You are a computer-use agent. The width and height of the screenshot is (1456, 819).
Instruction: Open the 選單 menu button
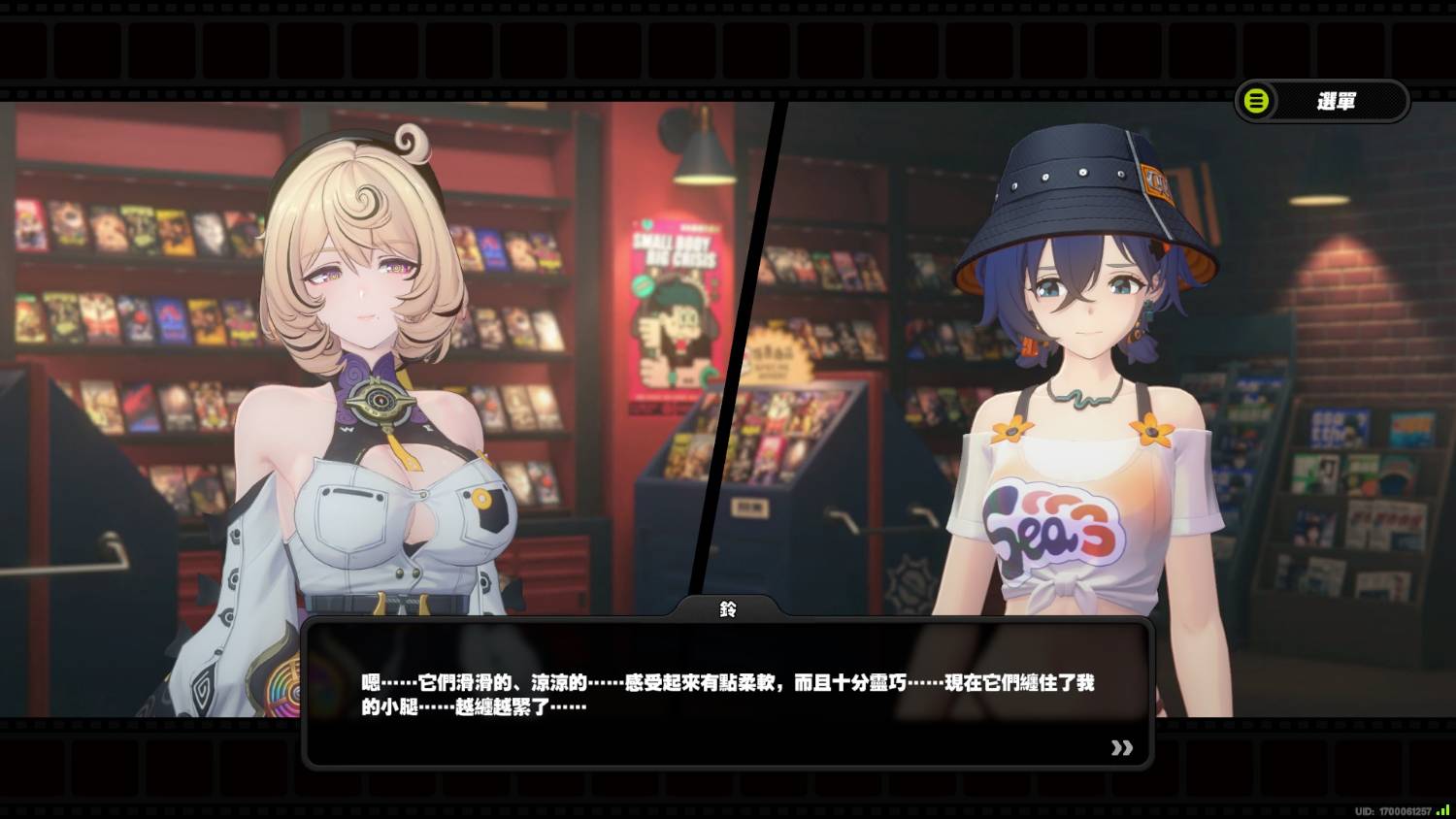tap(1321, 101)
